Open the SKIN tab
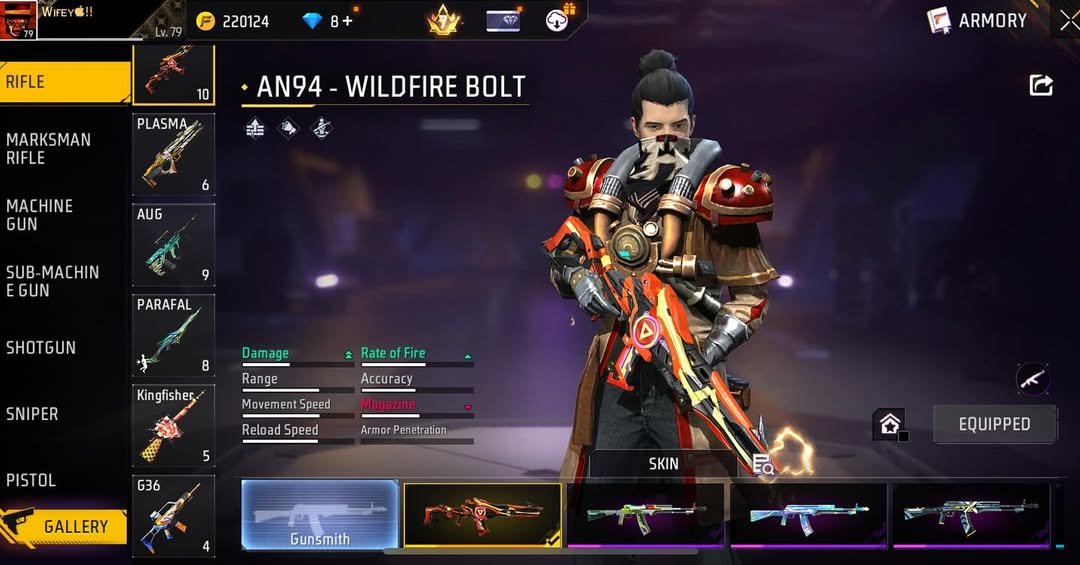1080x565 pixels. coord(663,464)
